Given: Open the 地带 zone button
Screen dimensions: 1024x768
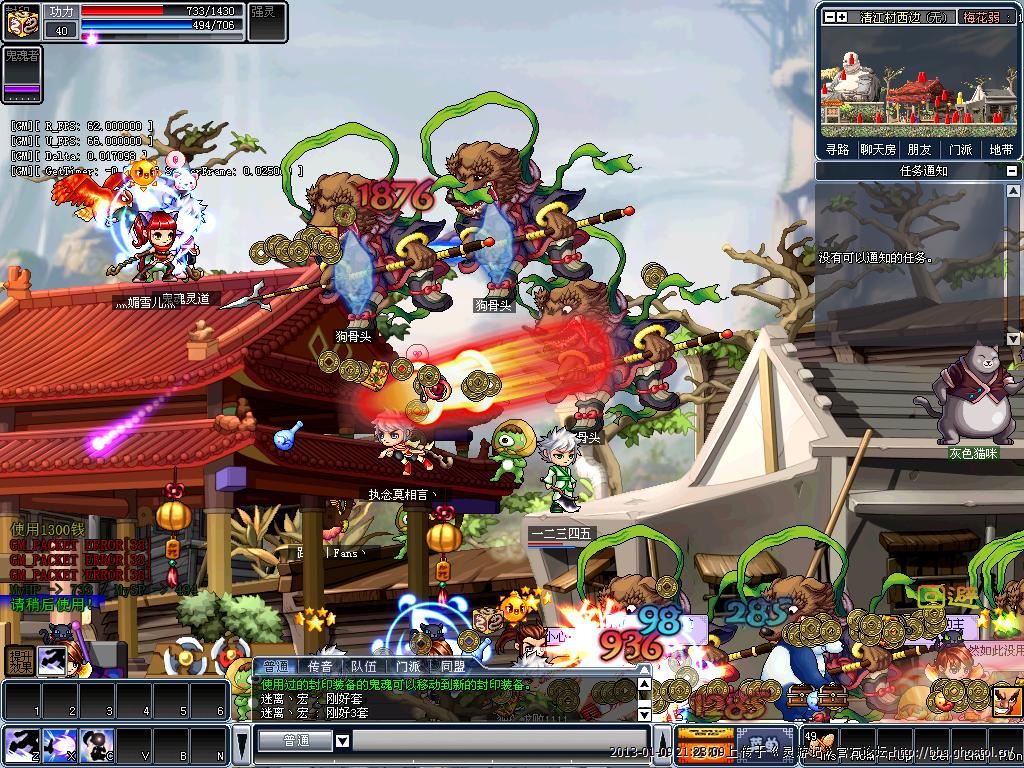Looking at the screenshot, I should pos(1001,149).
